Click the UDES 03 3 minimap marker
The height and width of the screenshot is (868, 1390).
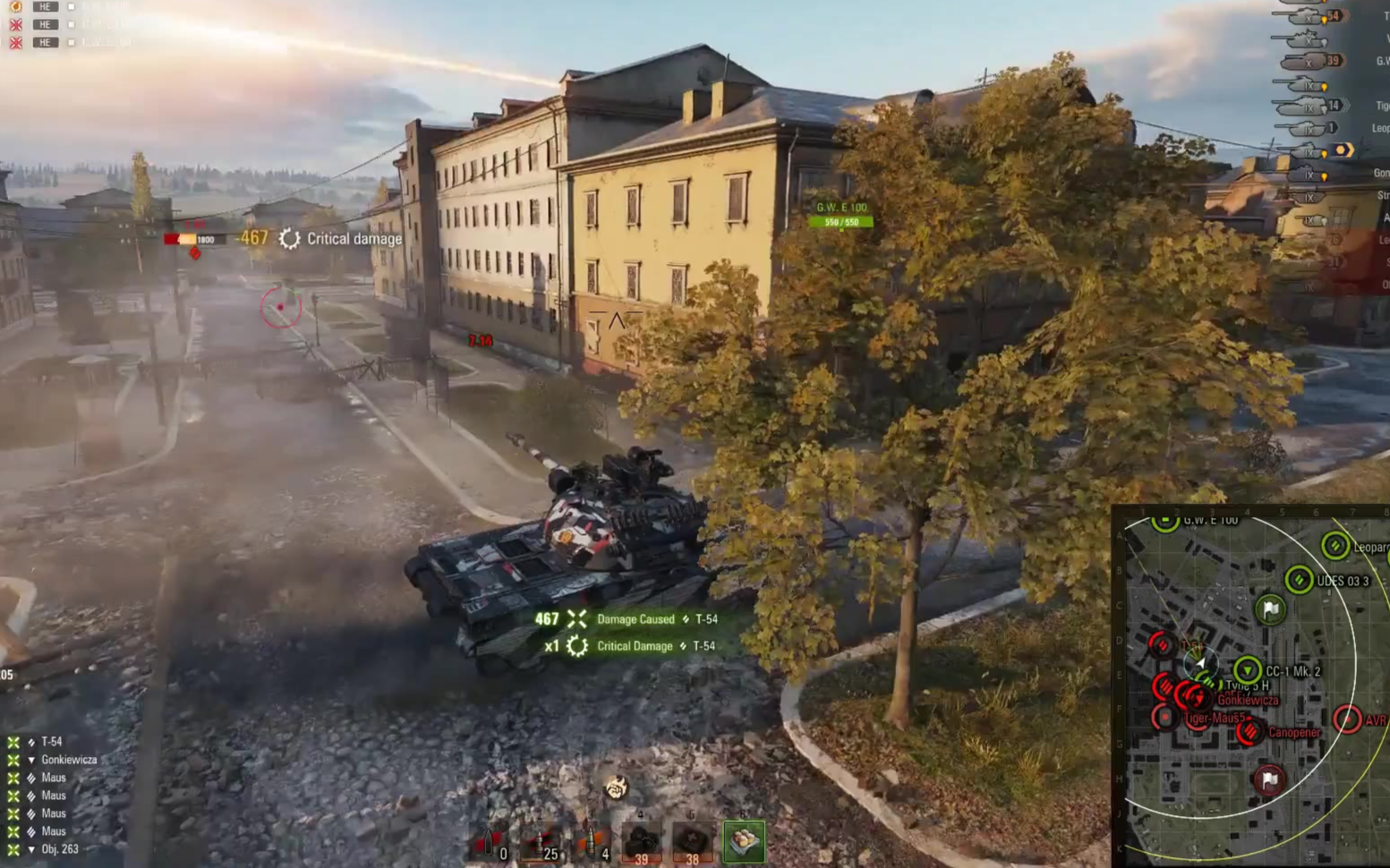pyautogui.click(x=1299, y=580)
